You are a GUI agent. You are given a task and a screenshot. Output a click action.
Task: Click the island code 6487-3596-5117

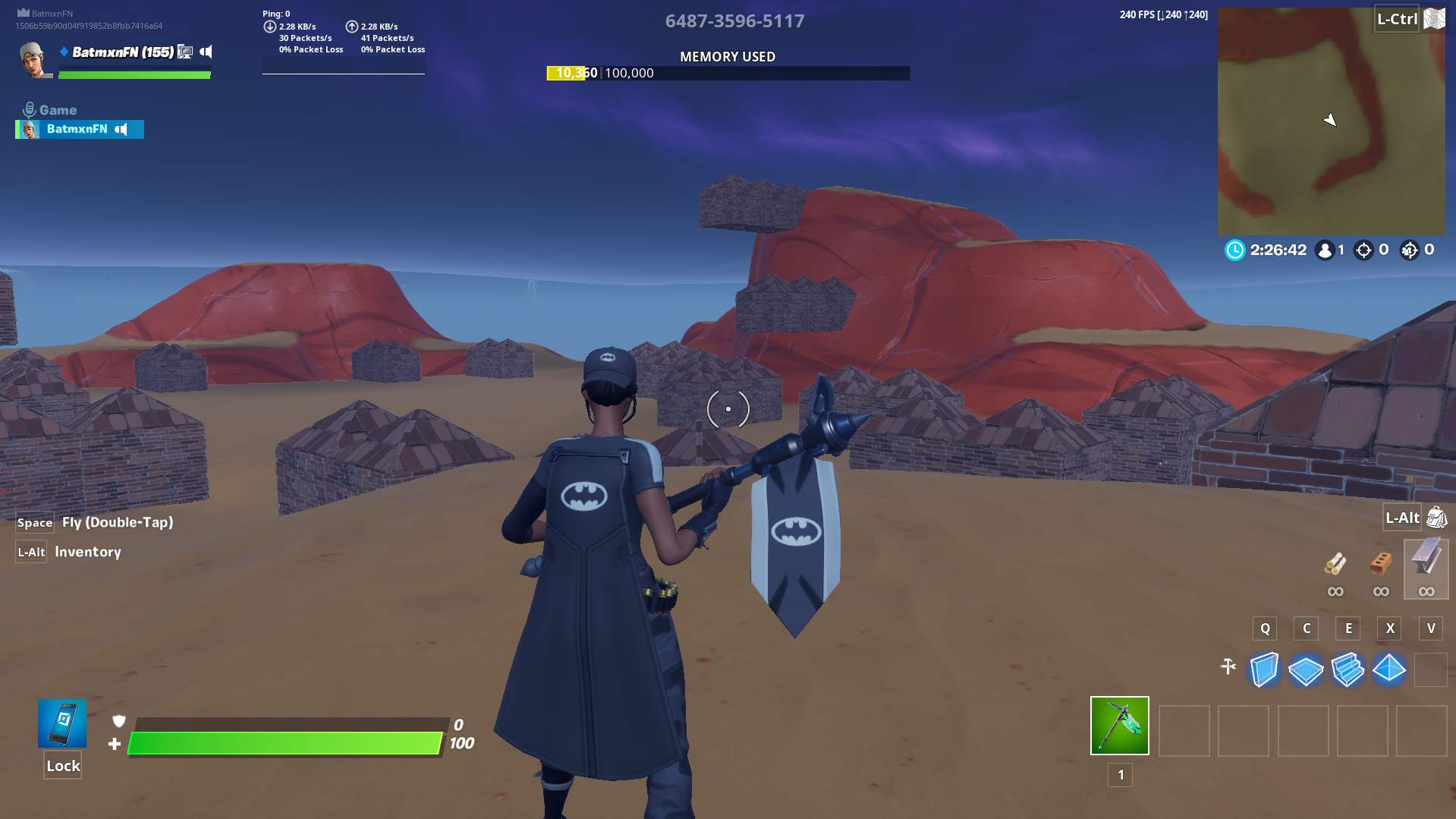coord(734,20)
